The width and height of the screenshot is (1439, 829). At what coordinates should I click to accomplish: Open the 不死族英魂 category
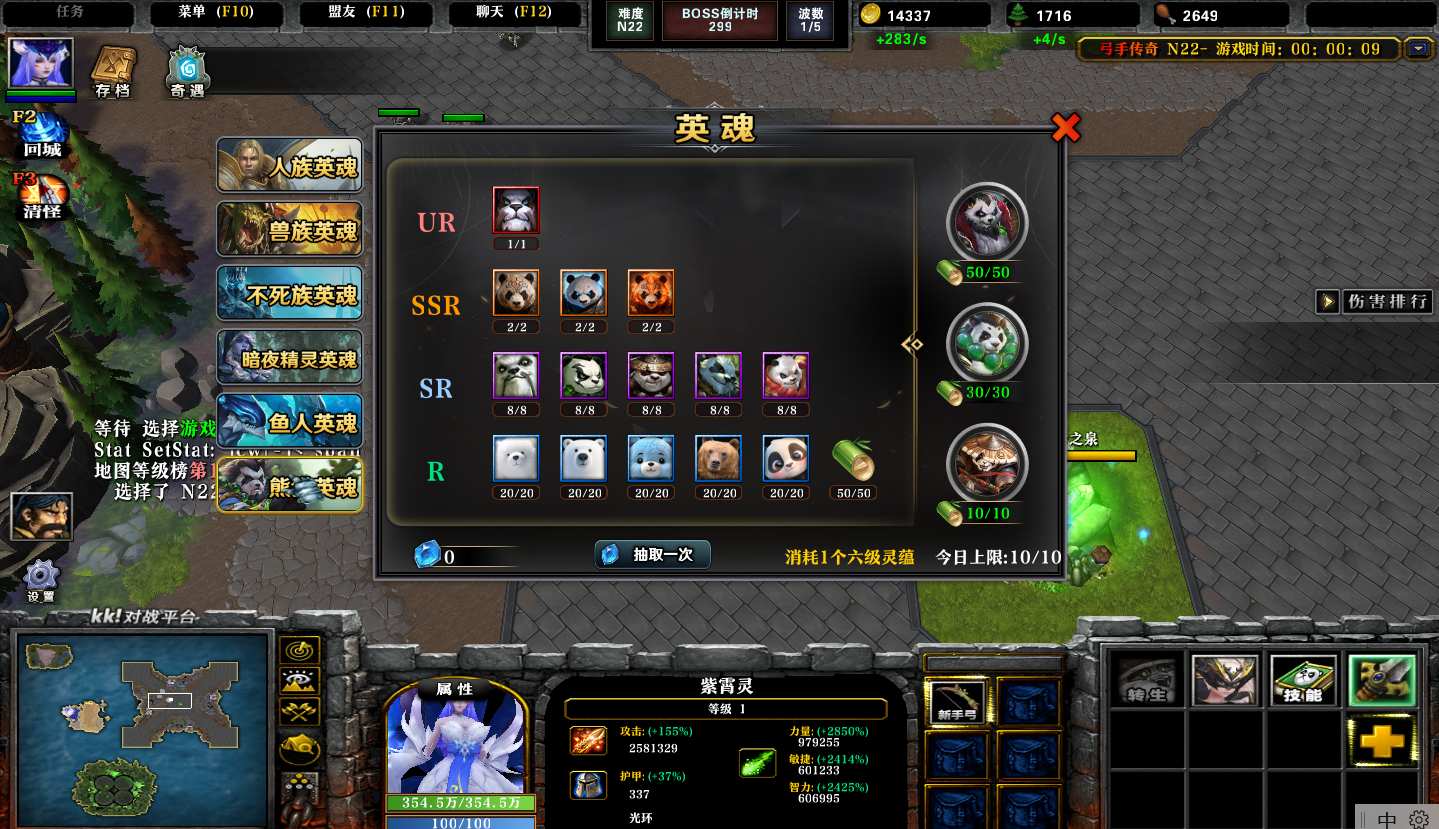pos(290,293)
